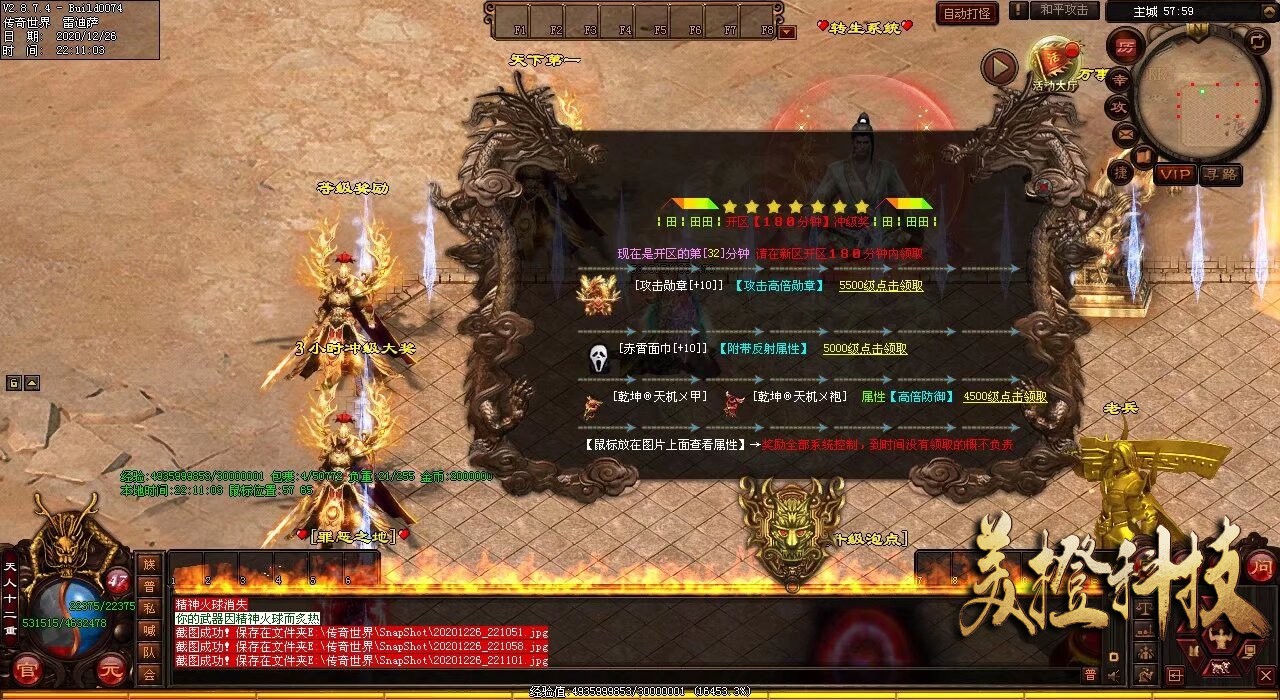Viewport: 1280px width, 700px height.
Task: Claim the 4500级 乾坤天机 armor reward
Action: (1004, 397)
